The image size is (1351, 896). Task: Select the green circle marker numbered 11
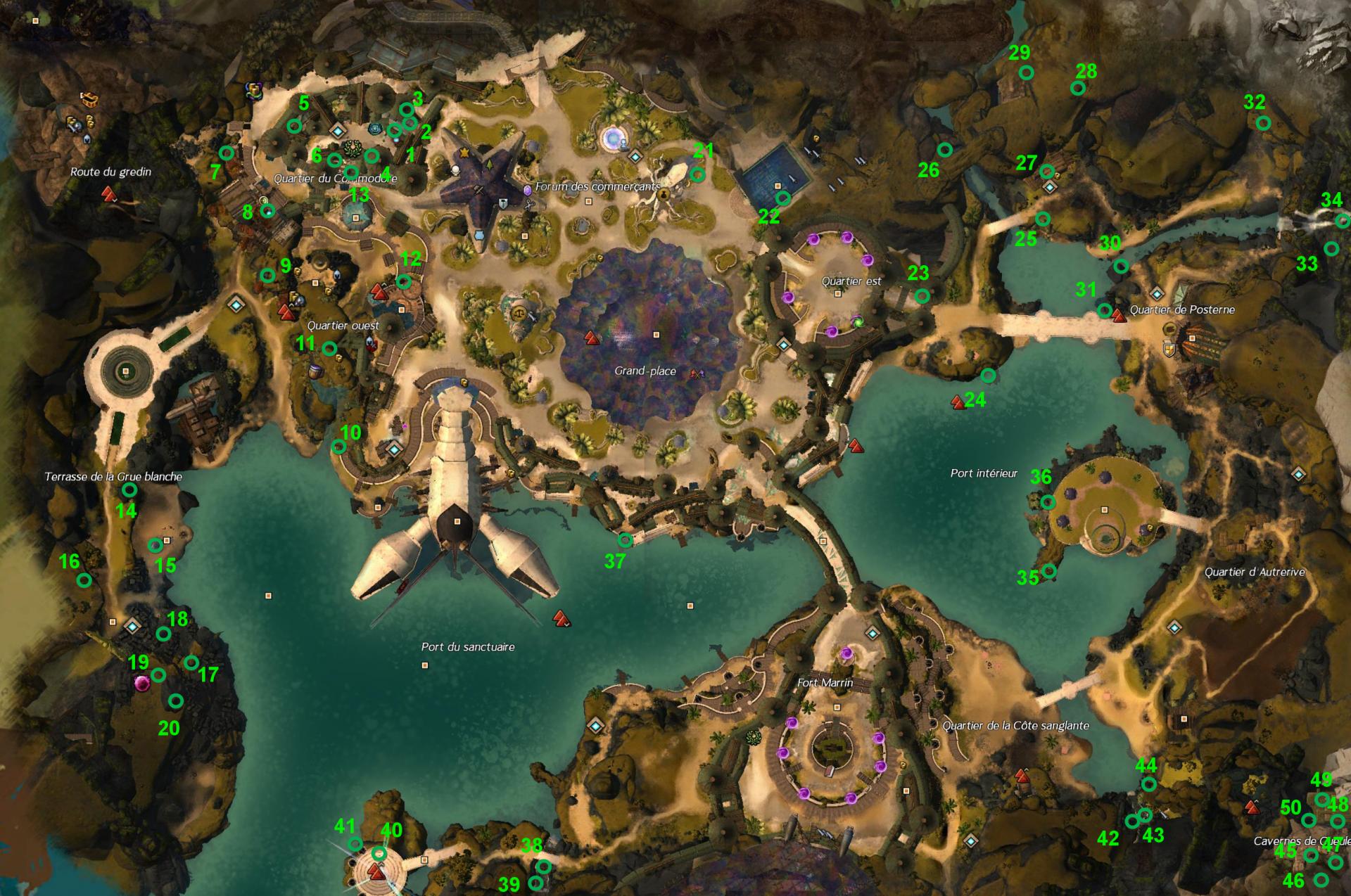point(329,348)
